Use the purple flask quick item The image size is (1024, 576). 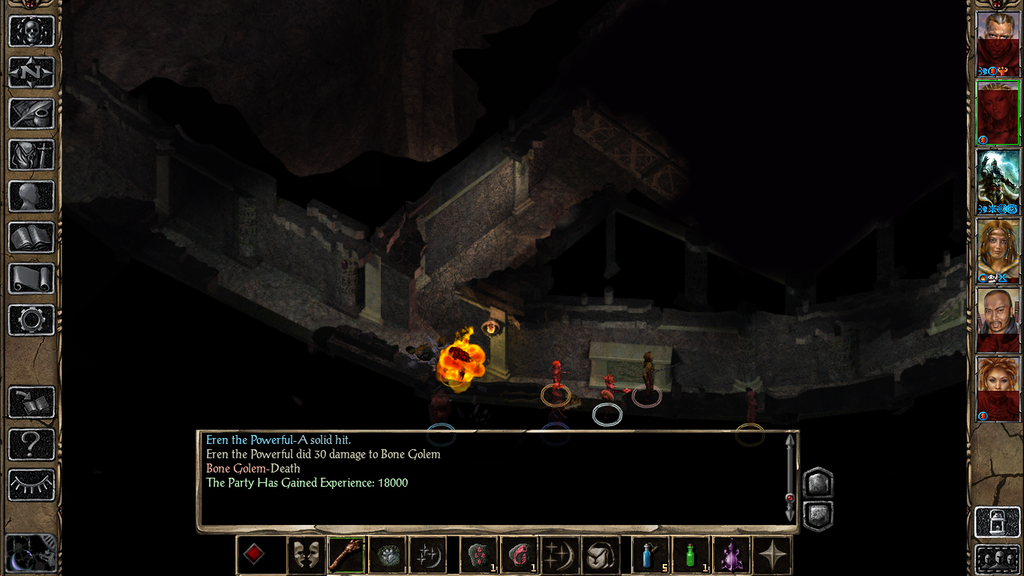coord(731,555)
